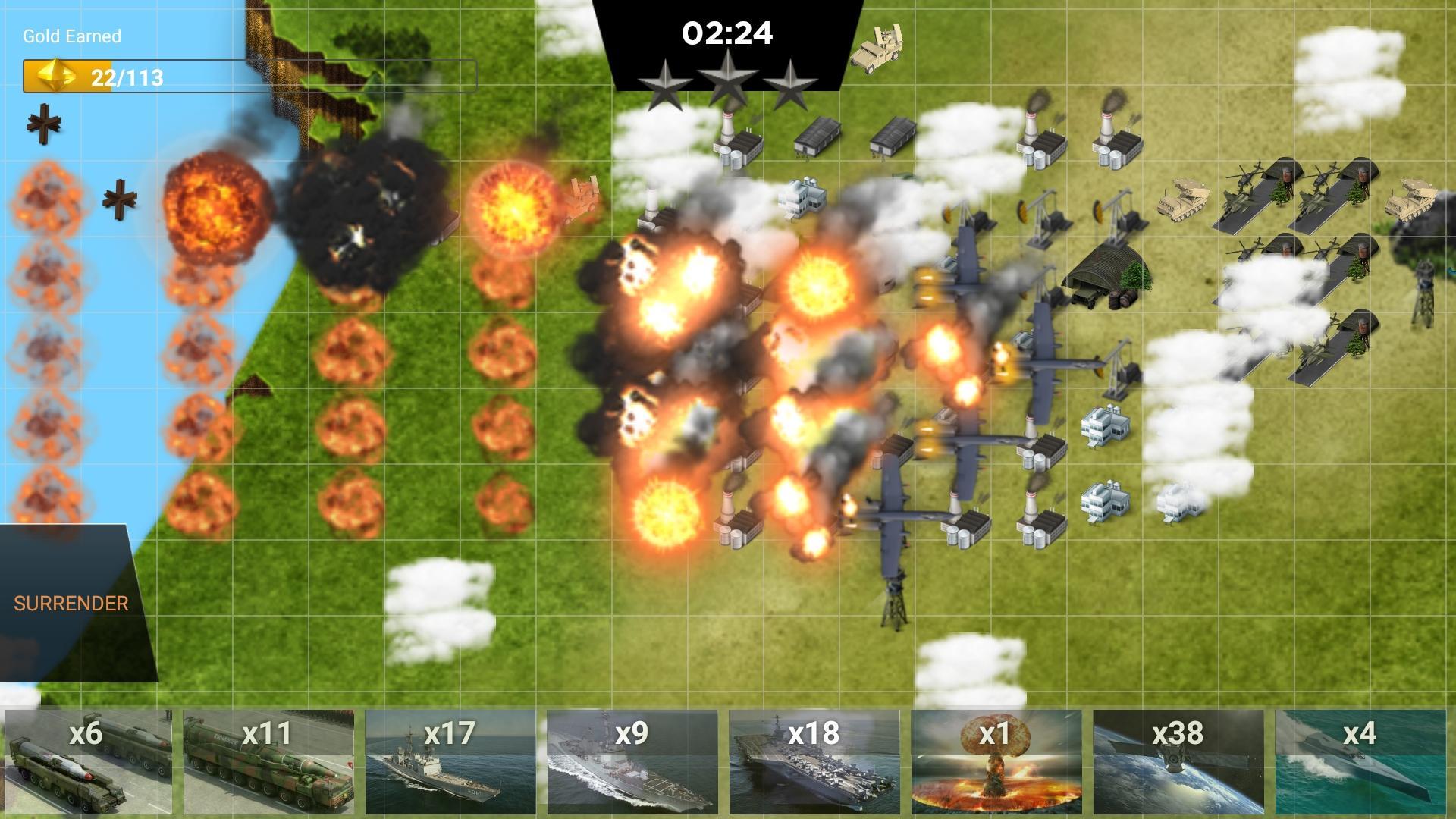1456x819 pixels.
Task: Click the 02:24 mission timer panel
Action: 728,33
